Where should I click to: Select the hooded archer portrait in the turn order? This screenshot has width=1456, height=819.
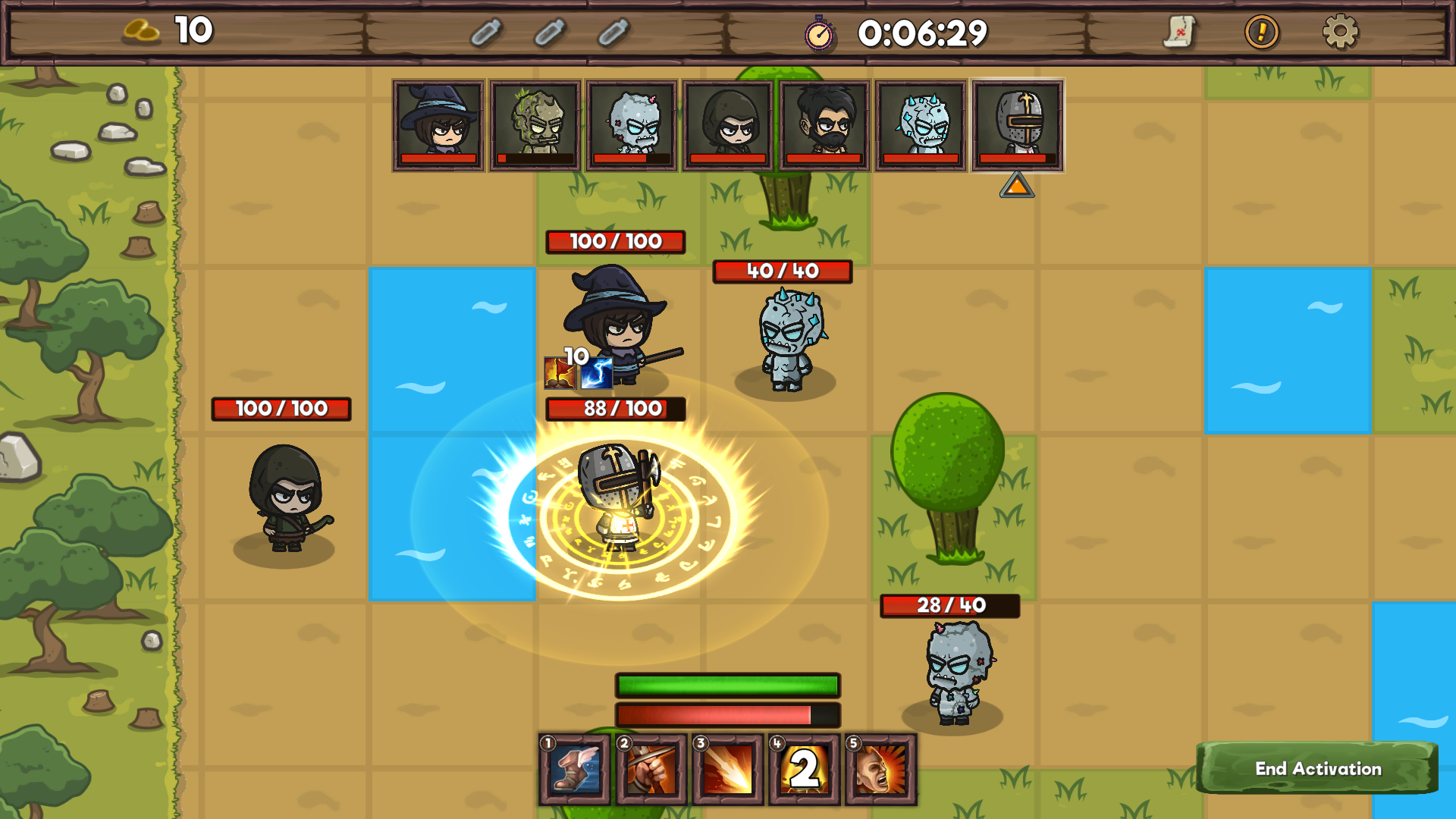point(726,125)
